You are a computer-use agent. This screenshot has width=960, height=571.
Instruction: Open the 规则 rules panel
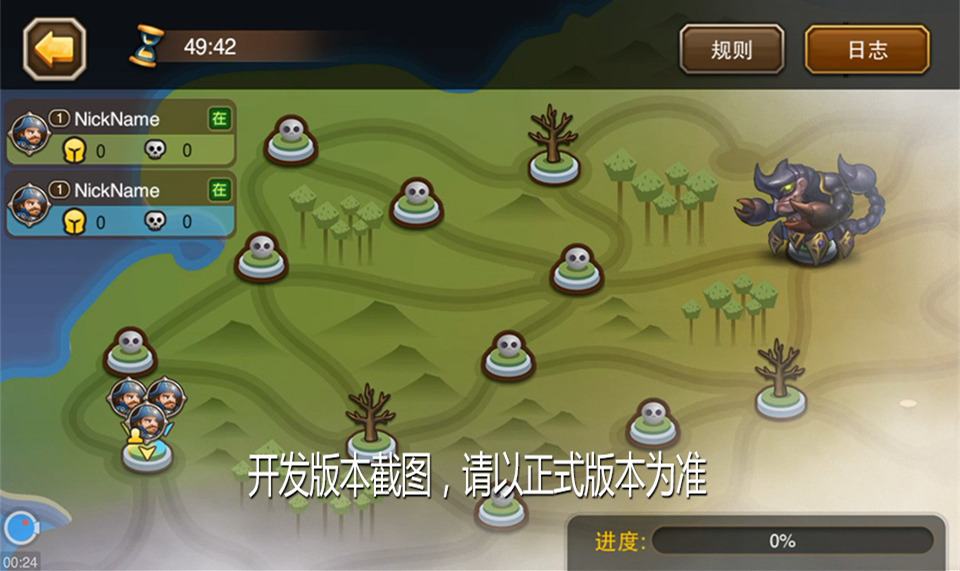731,49
